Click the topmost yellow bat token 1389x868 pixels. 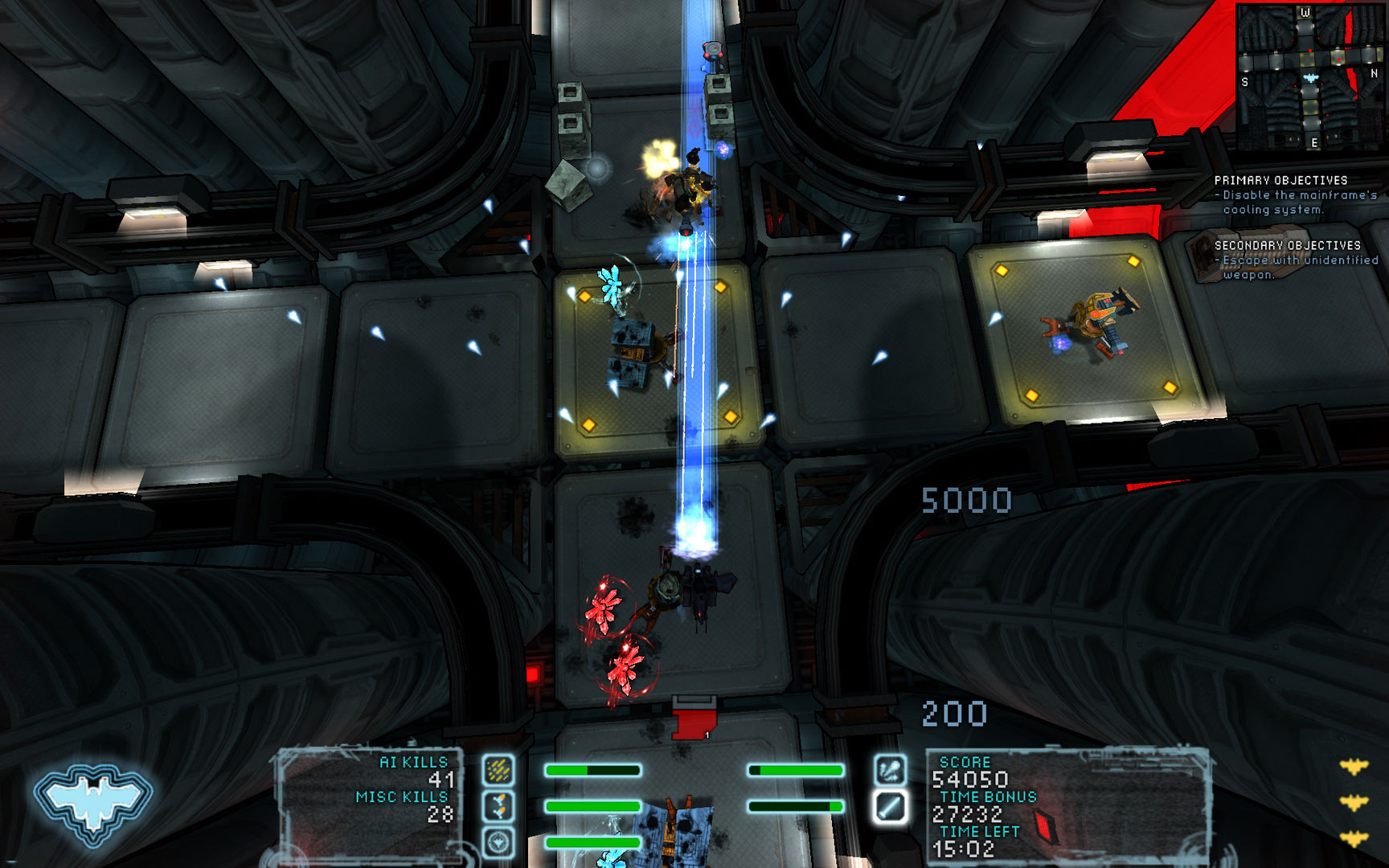(x=1353, y=766)
